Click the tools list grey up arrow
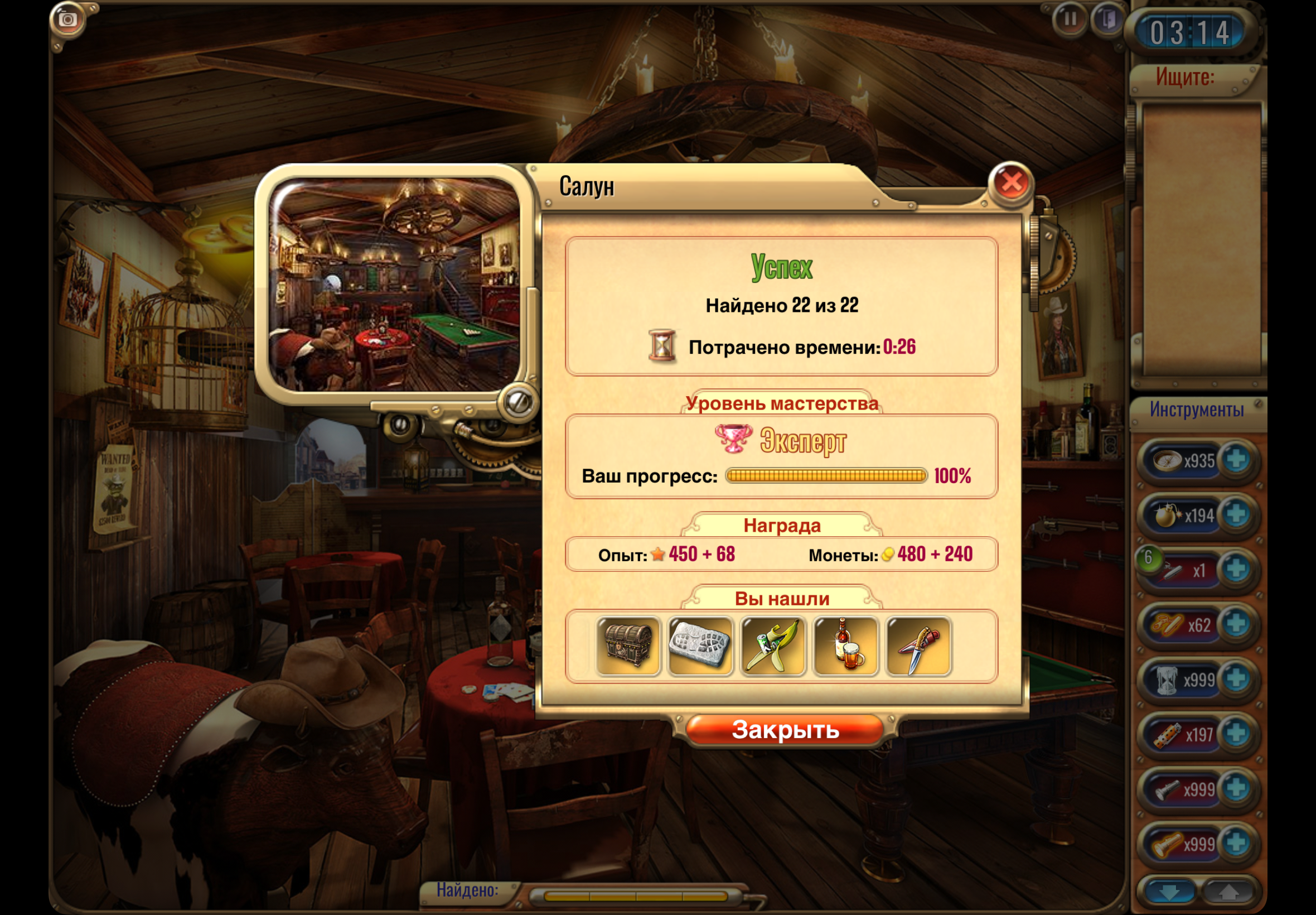1316x915 pixels. (1228, 893)
